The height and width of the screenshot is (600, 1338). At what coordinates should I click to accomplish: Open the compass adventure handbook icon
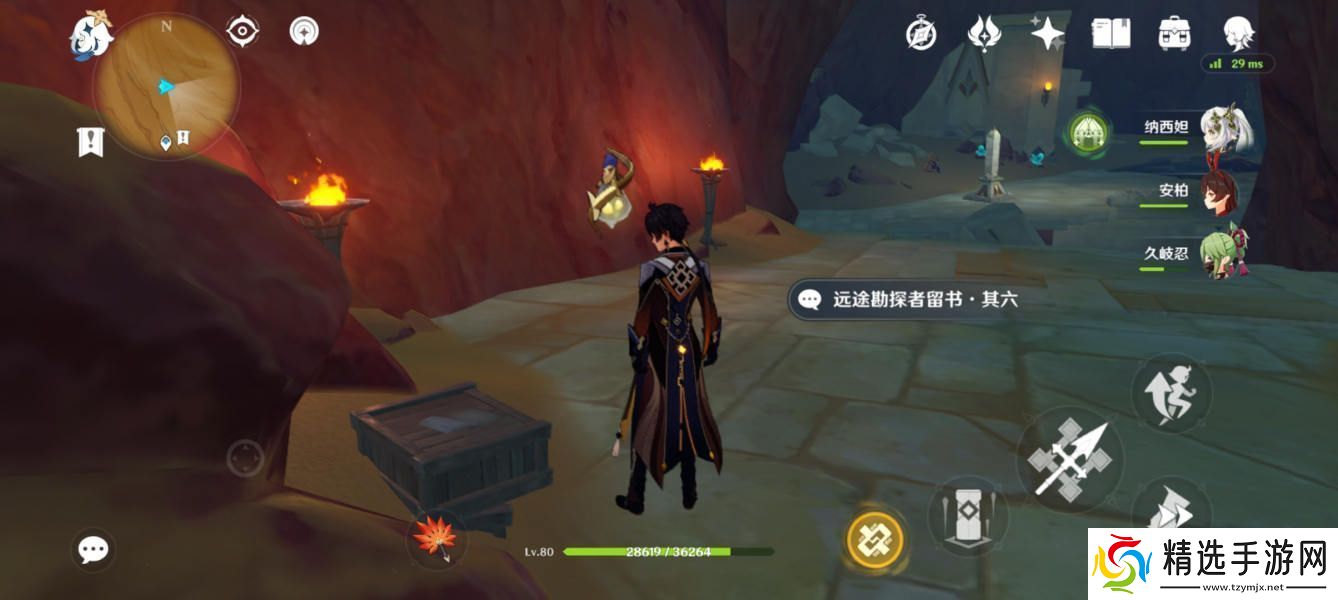pos(921,34)
